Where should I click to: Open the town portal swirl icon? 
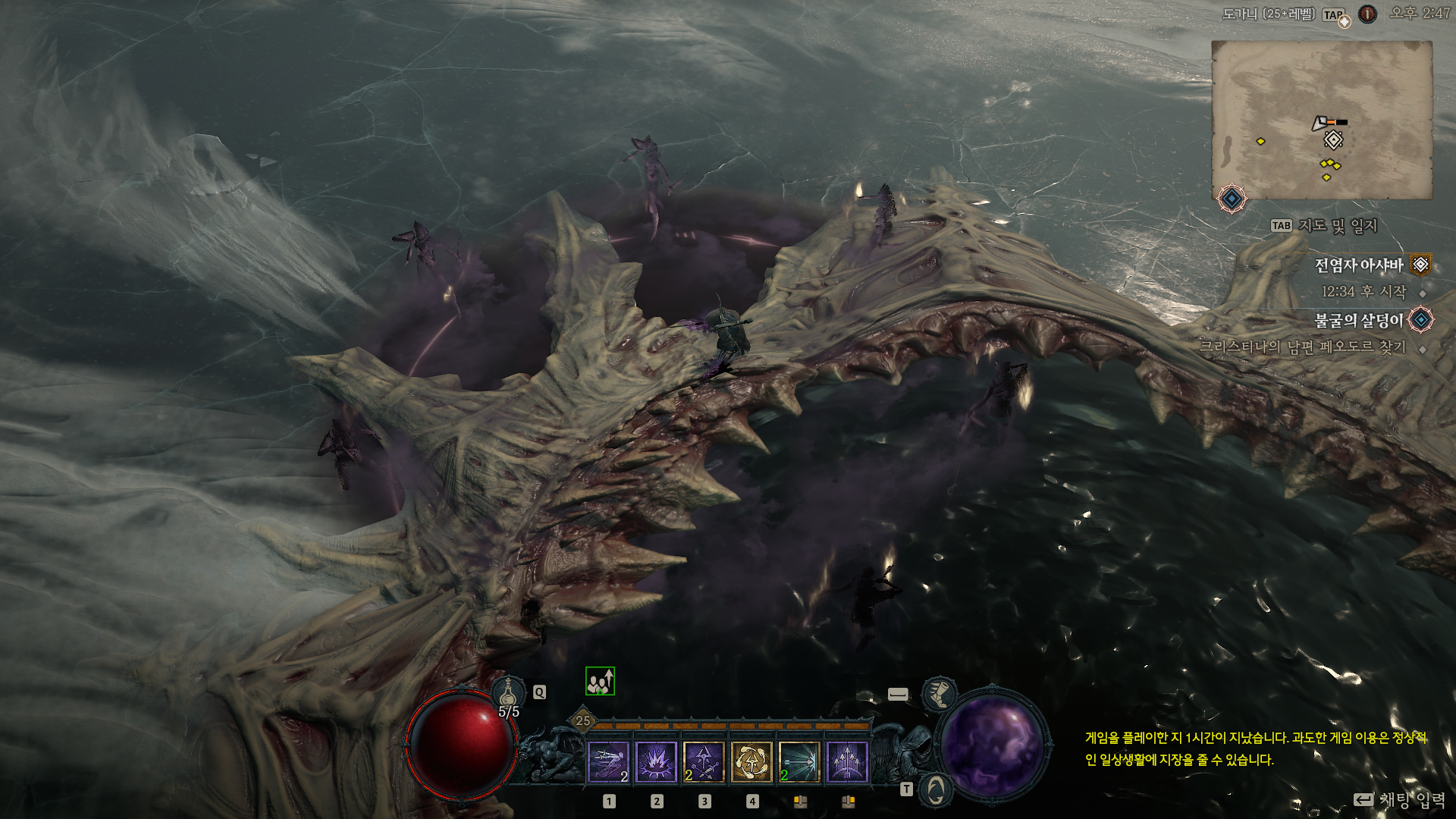pos(937,790)
